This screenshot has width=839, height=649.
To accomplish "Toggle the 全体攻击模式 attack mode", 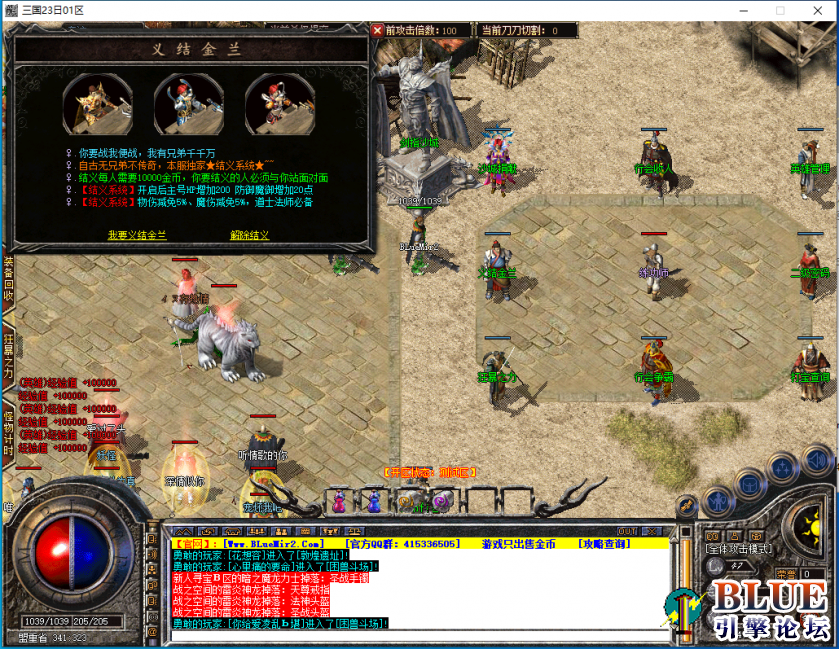I will [738, 548].
